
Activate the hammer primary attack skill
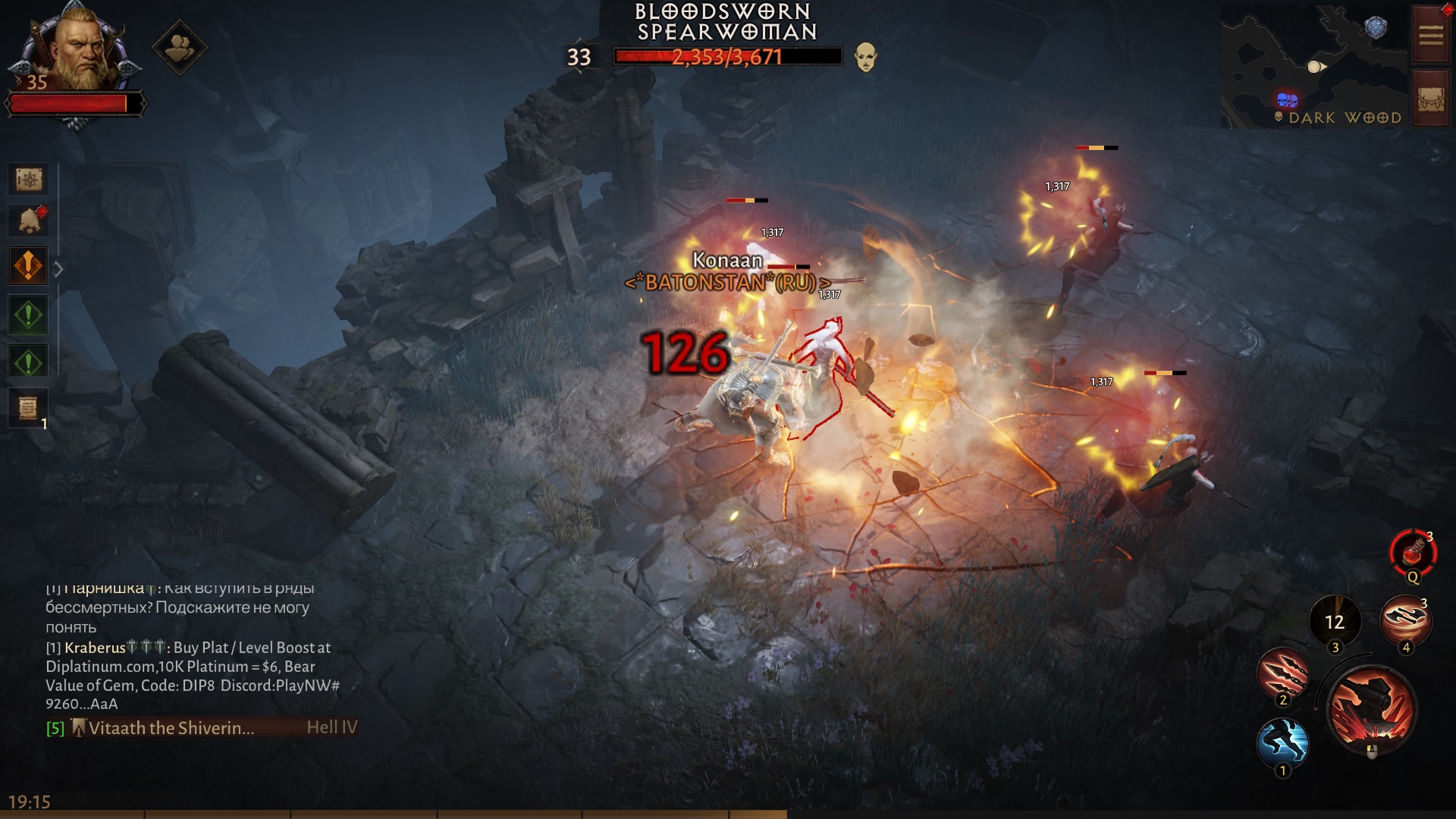tap(1371, 709)
